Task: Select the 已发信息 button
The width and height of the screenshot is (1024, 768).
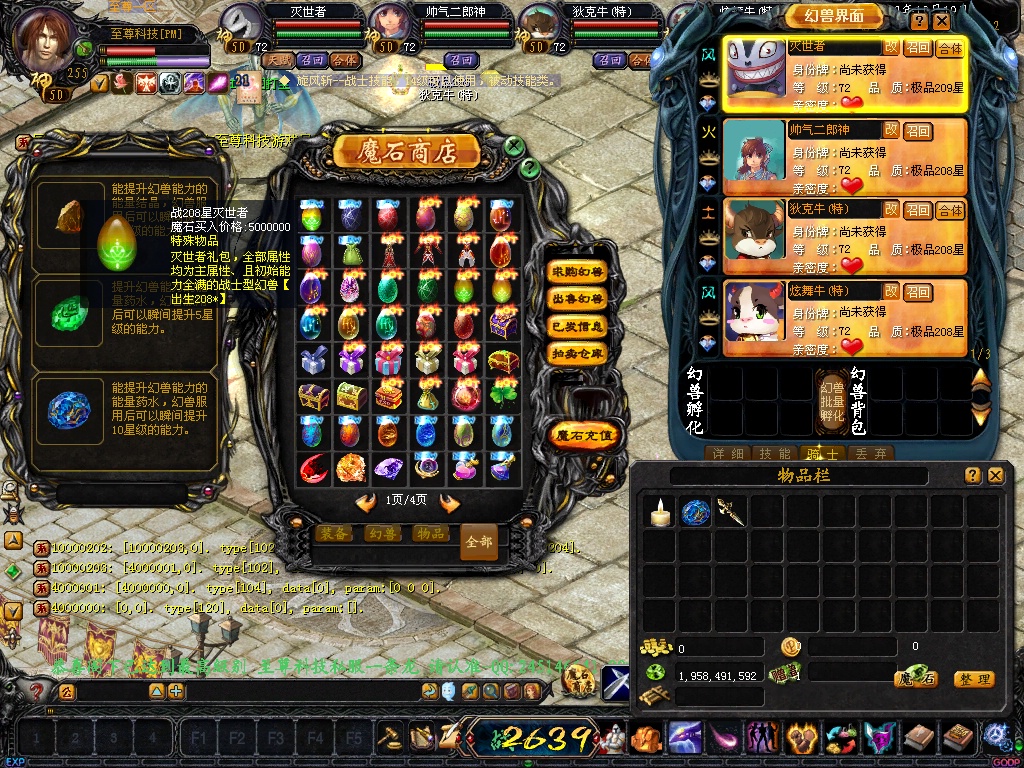Action: [x=577, y=326]
